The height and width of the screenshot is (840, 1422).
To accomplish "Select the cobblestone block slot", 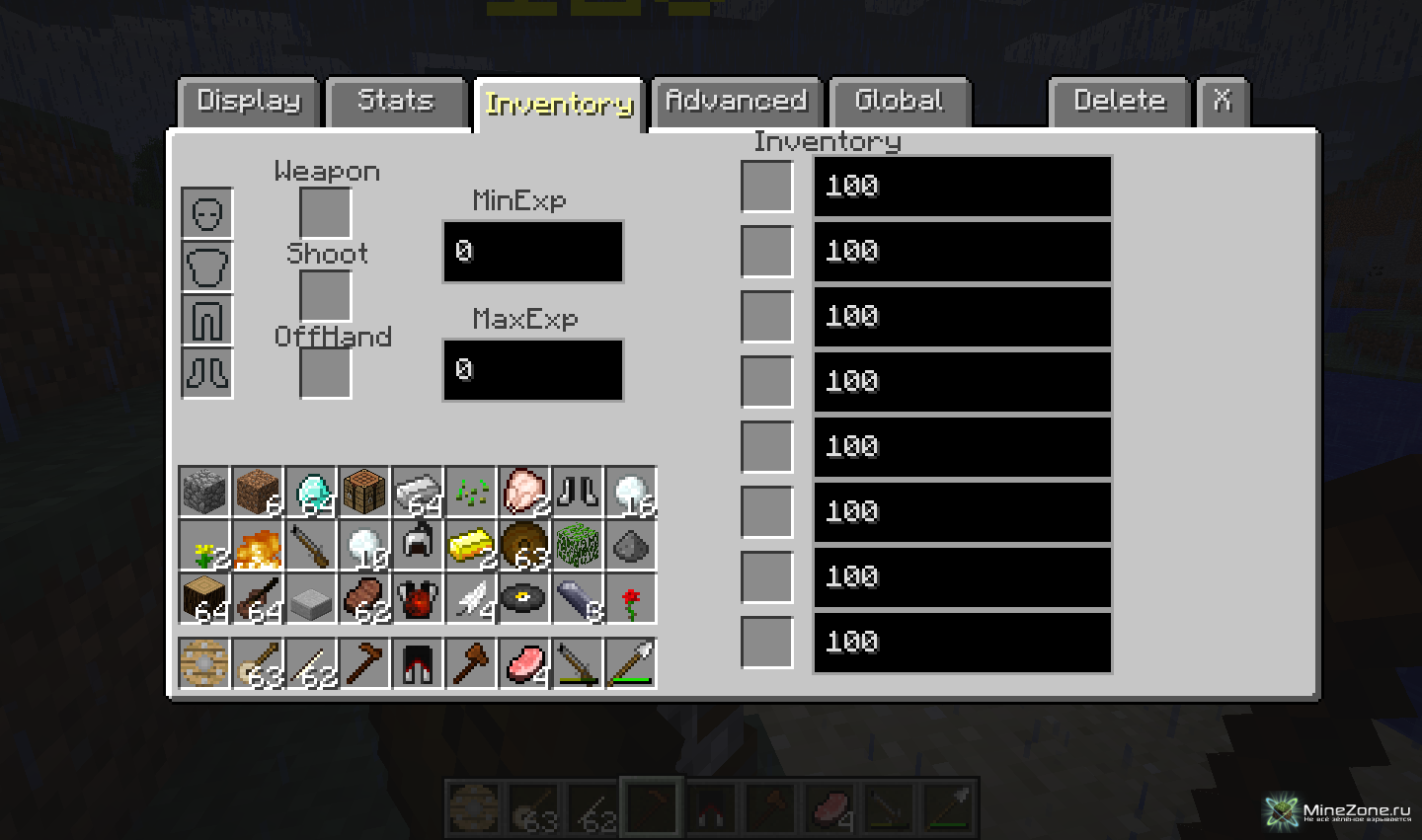I will pyautogui.click(x=204, y=492).
